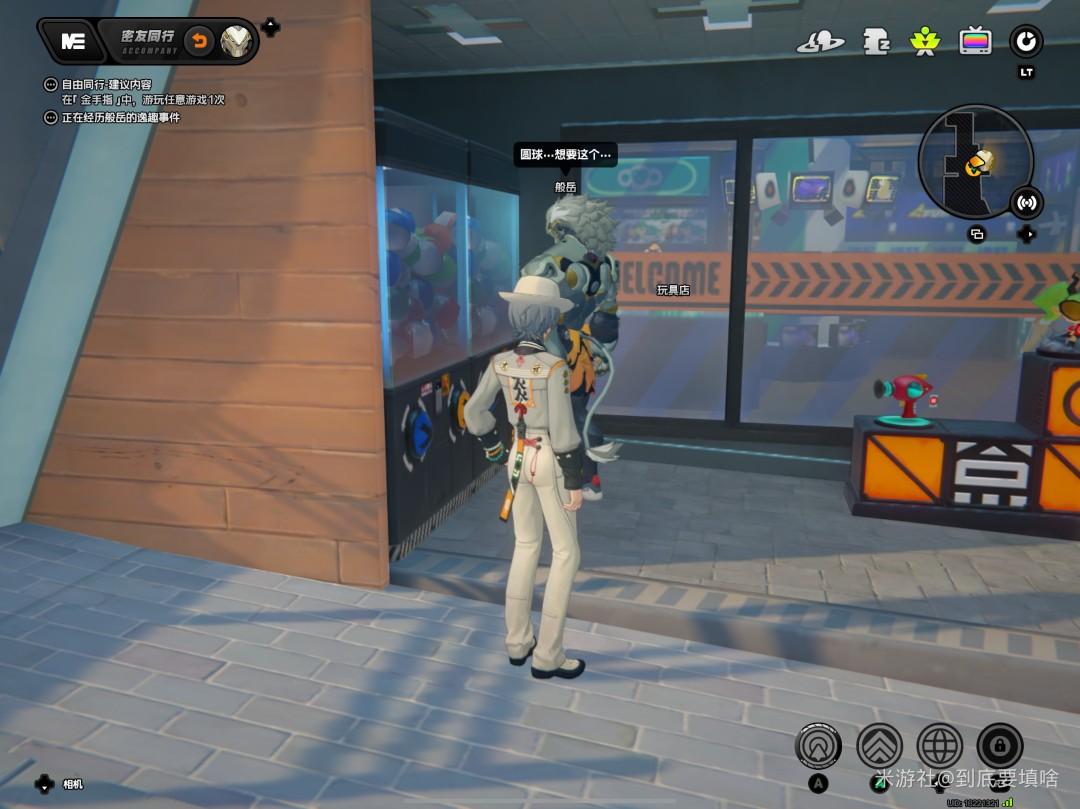Click the padlock lock button
Viewport: 1080px width, 809px height.
coord(1001,745)
